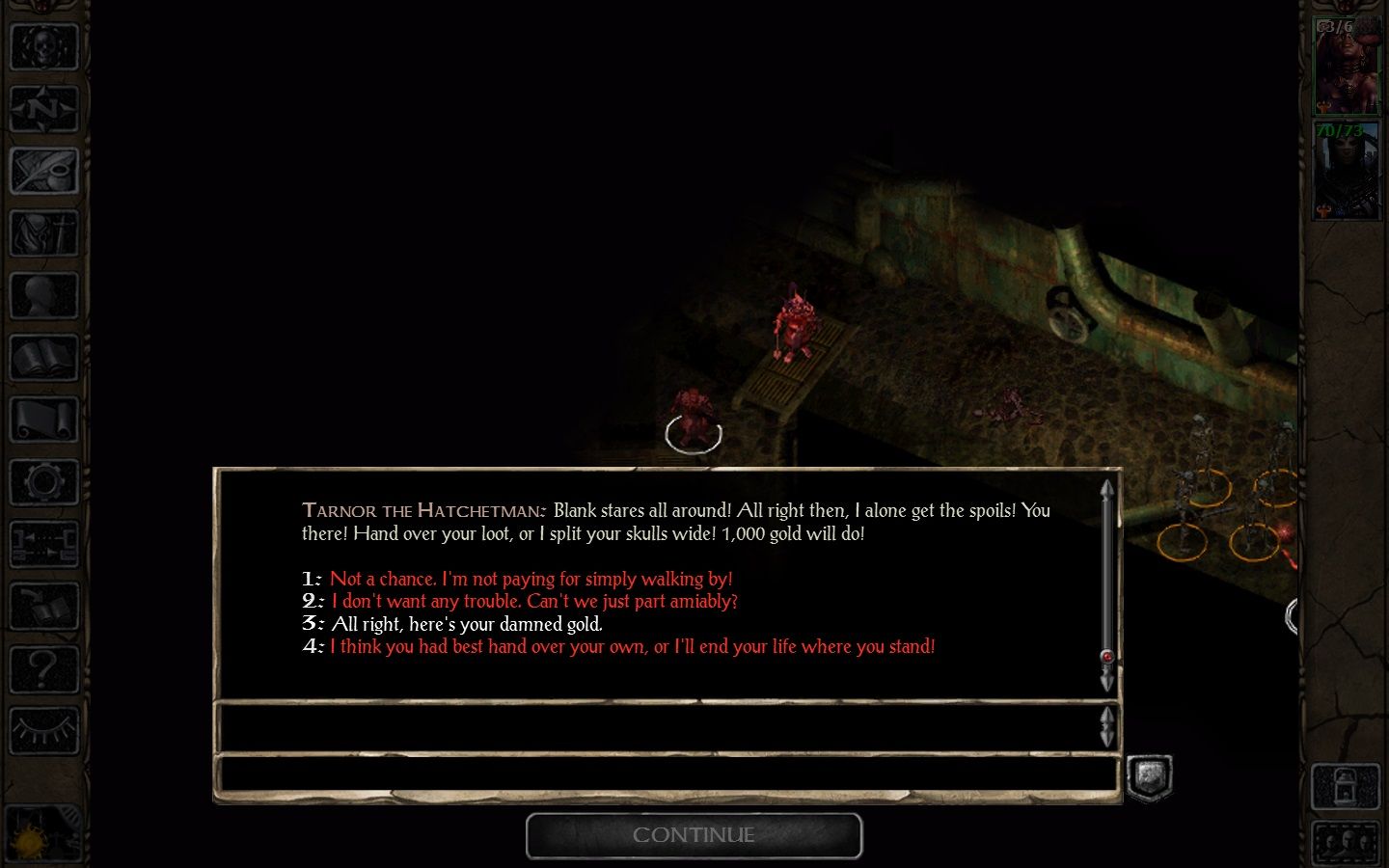Open the inventory screen icon
1389x868 pixels.
point(43,233)
